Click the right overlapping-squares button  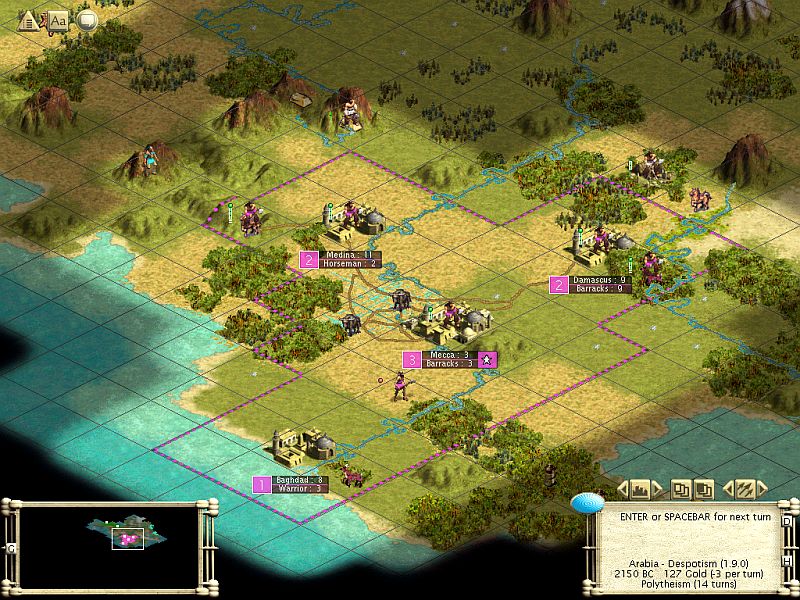point(704,489)
